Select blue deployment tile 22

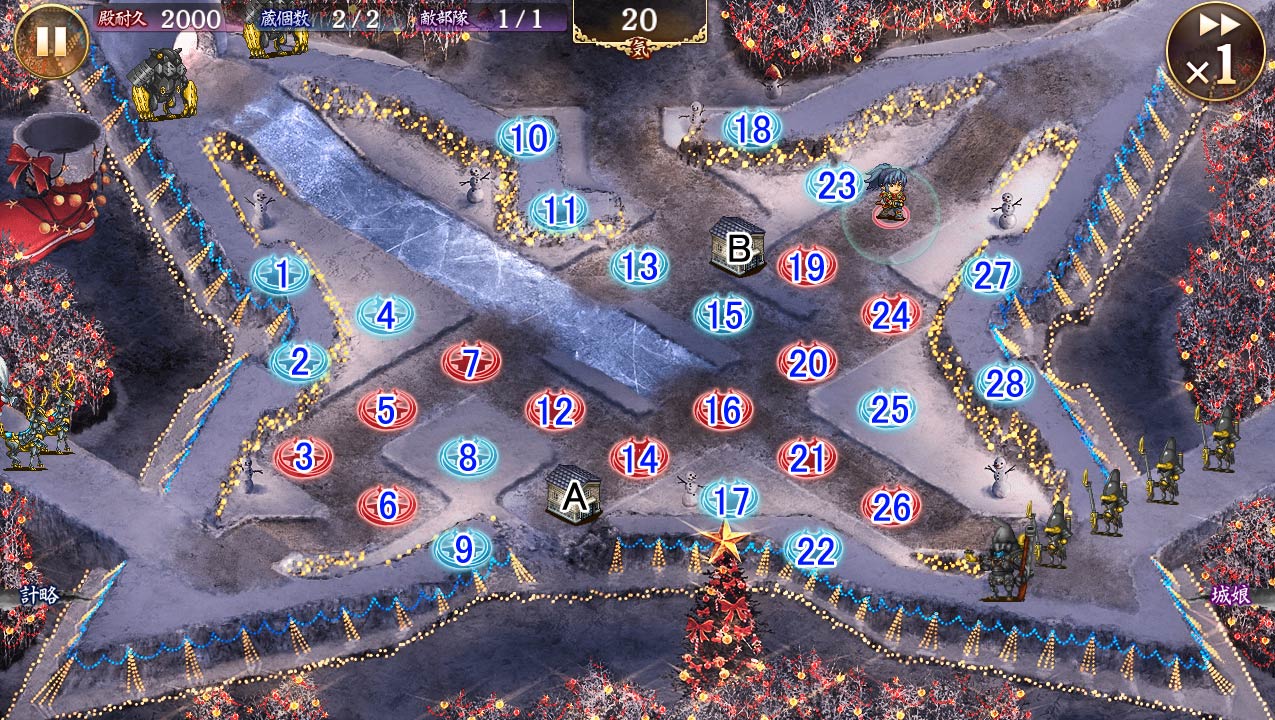(x=813, y=550)
